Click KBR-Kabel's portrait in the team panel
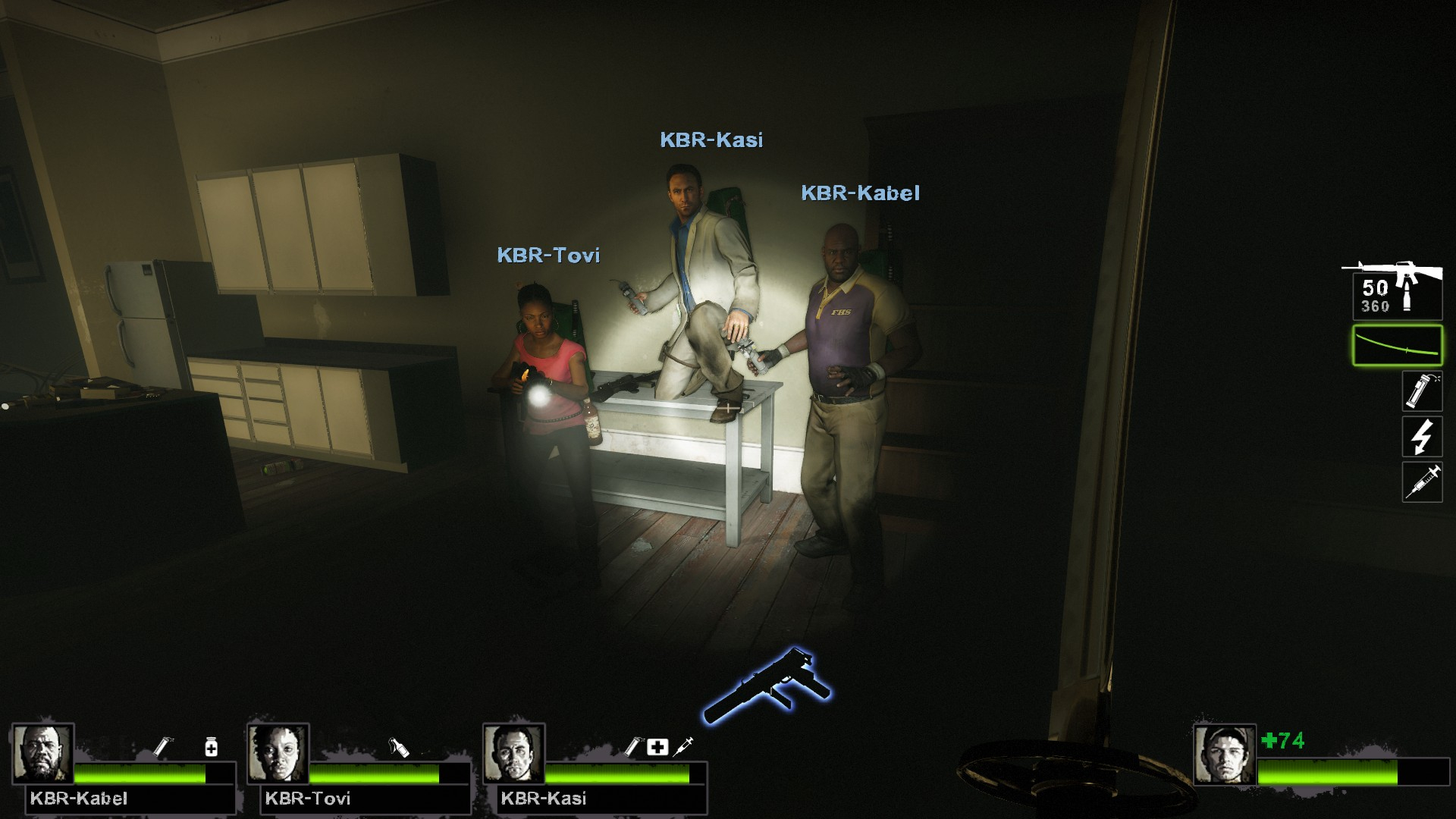Screen dimensions: 1456x819 [x=42, y=753]
